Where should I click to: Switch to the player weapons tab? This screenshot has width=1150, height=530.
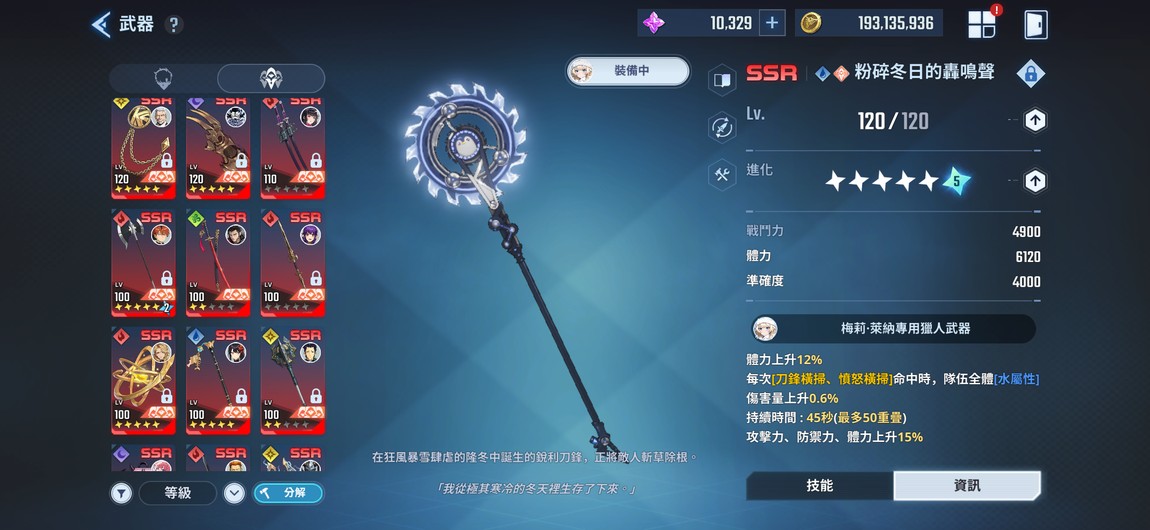click(x=164, y=79)
